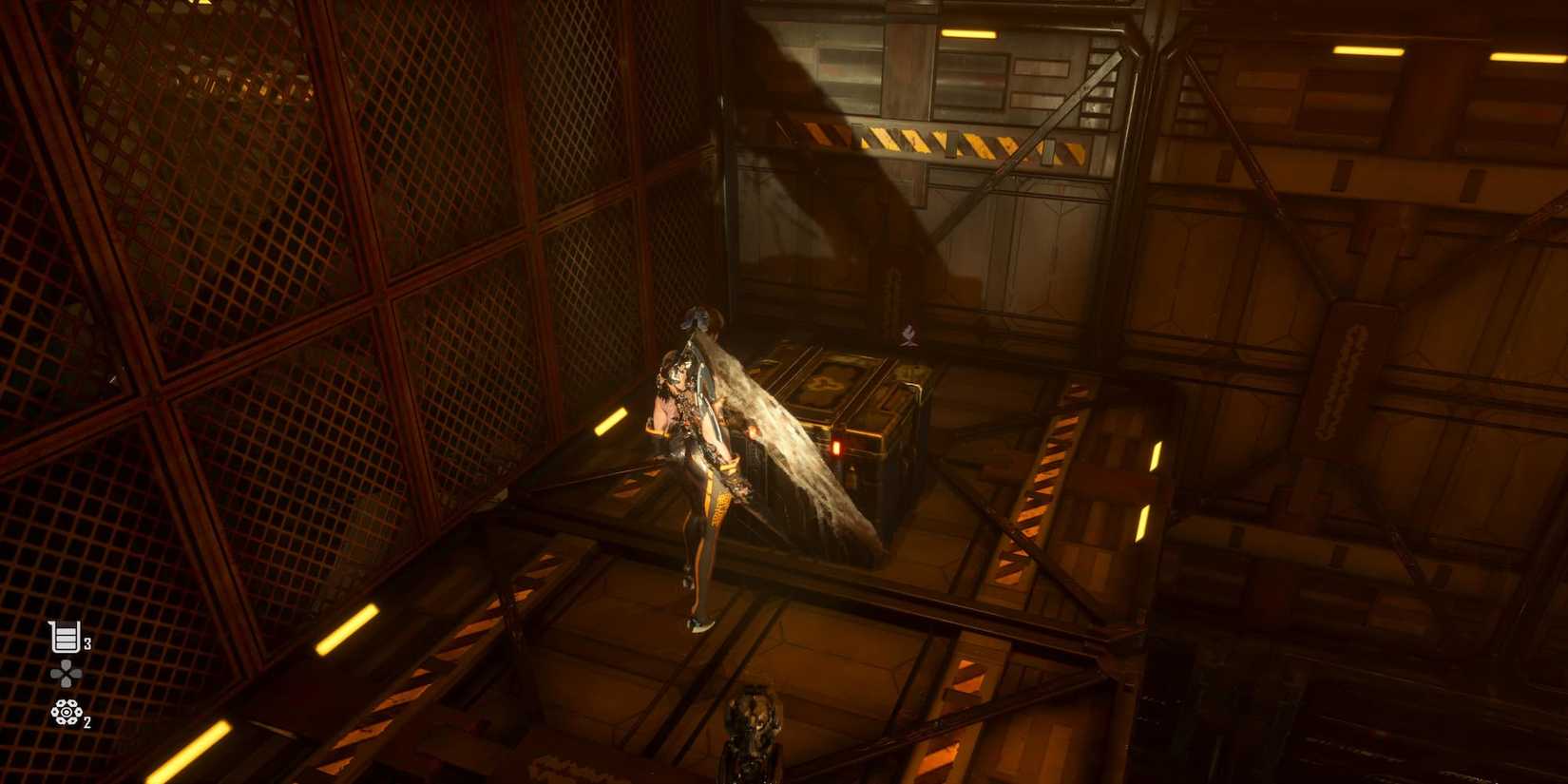Click the white interaction marker above the chest
Image resolution: width=1568 pixels, height=784 pixels.
910,335
